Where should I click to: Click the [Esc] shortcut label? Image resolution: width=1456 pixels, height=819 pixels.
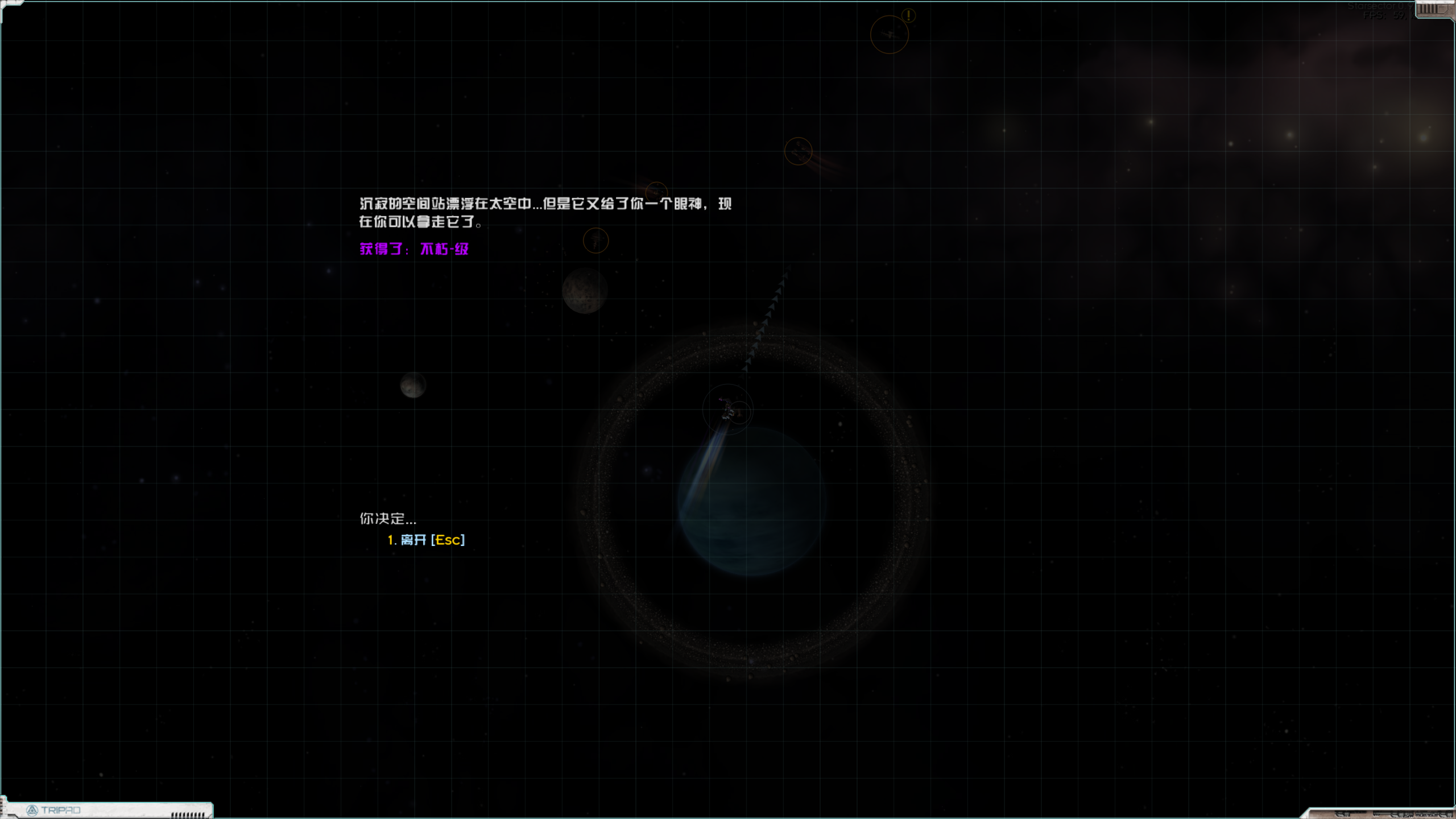[x=448, y=540]
